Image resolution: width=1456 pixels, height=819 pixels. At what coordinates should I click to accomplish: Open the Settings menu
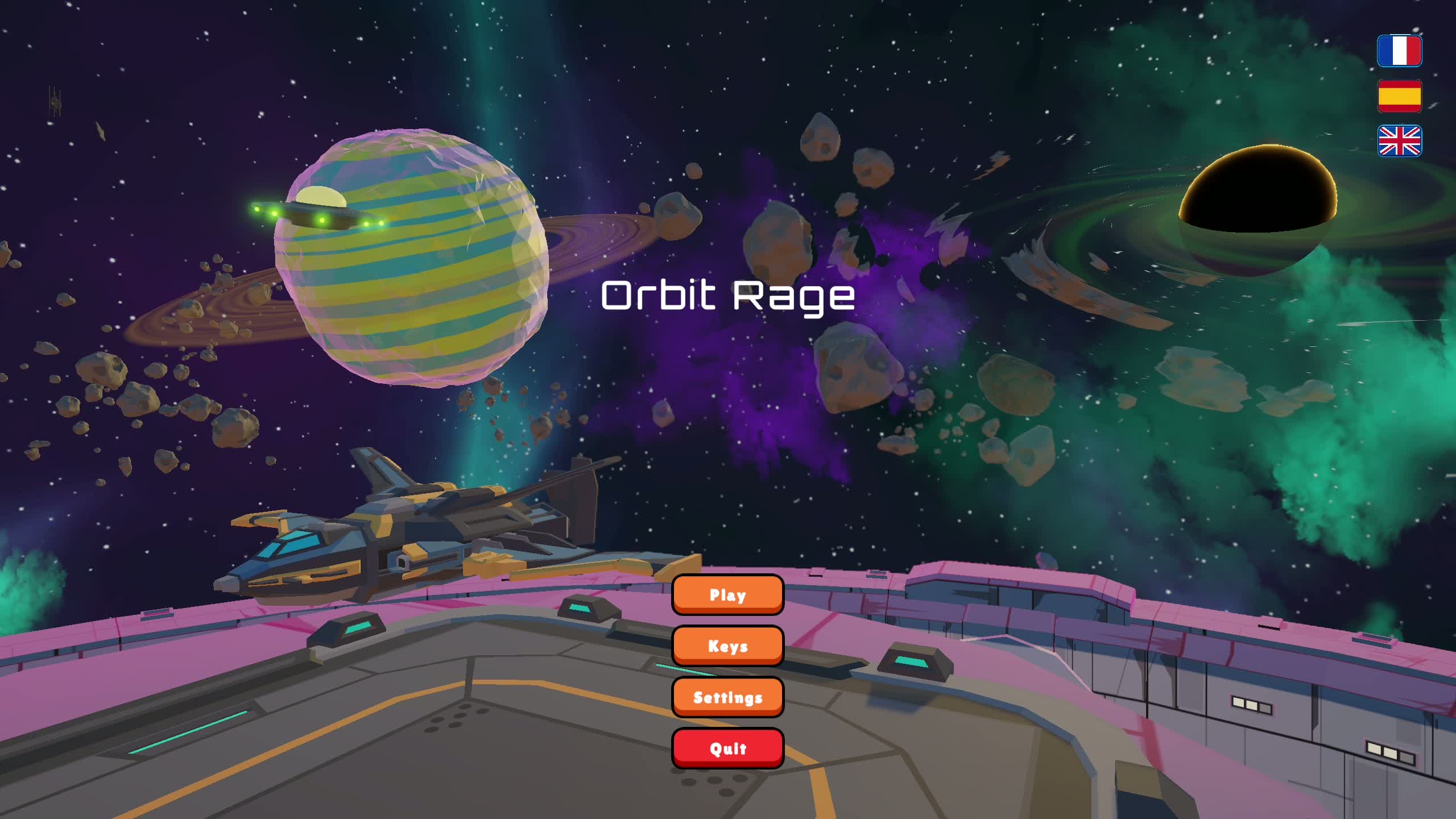[x=728, y=697]
